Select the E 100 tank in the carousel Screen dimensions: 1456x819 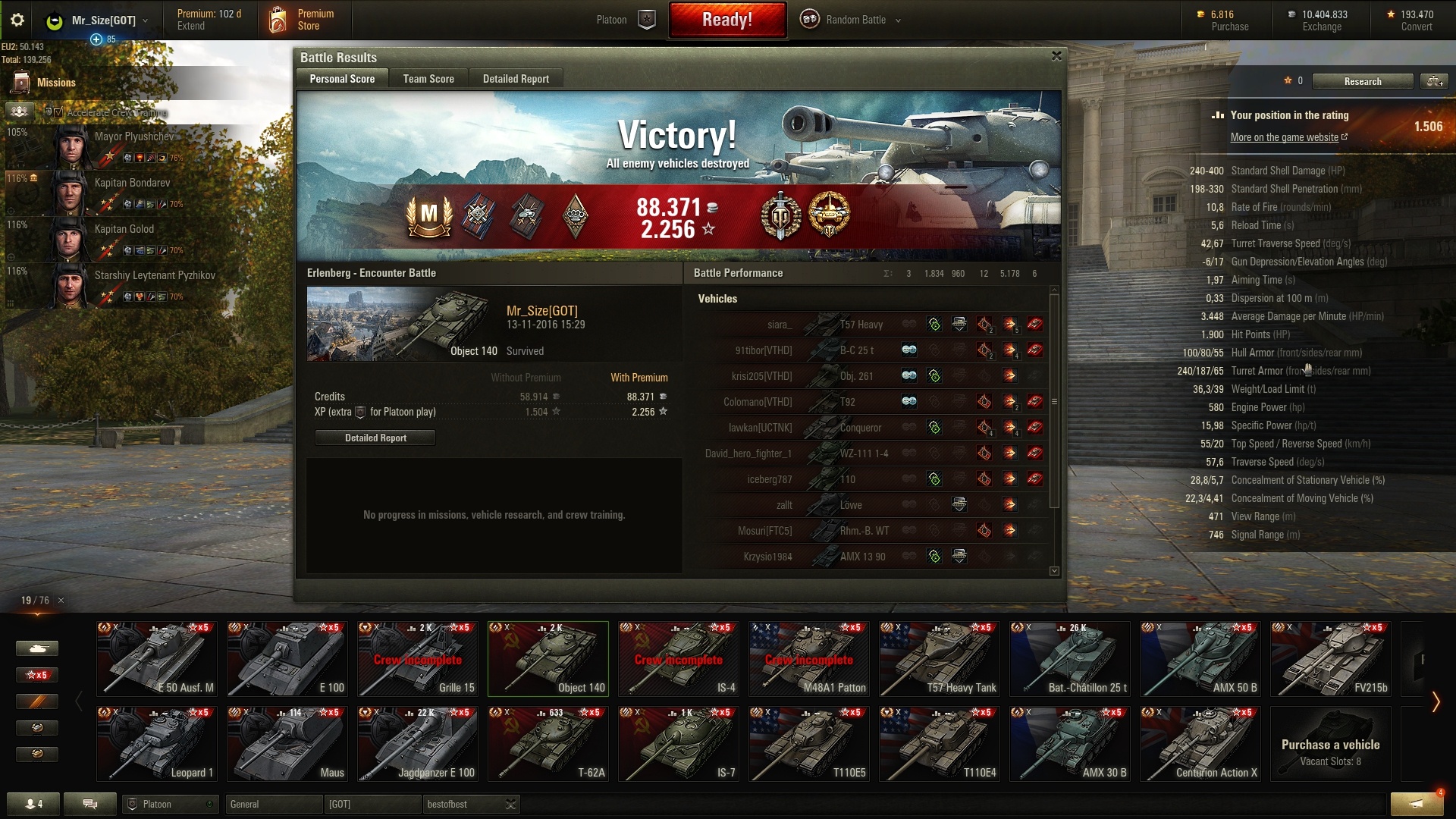[287, 658]
